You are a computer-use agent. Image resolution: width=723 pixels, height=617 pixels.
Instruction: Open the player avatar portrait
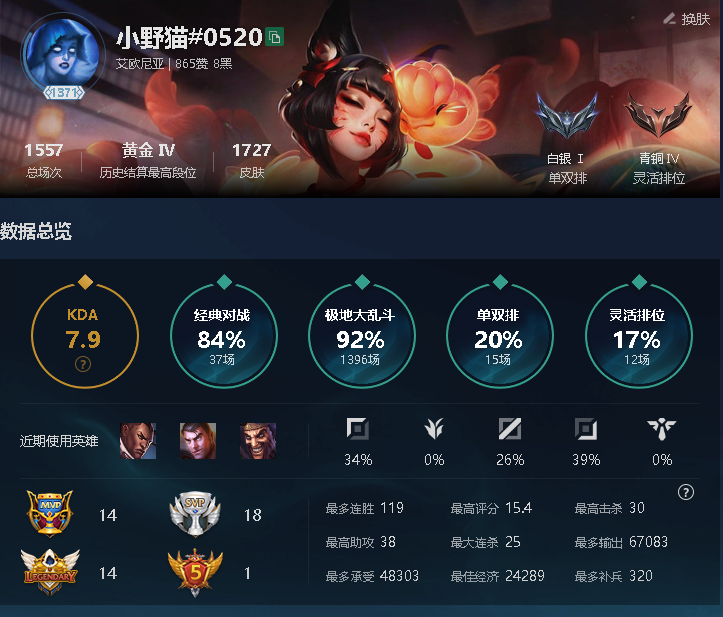point(56,50)
